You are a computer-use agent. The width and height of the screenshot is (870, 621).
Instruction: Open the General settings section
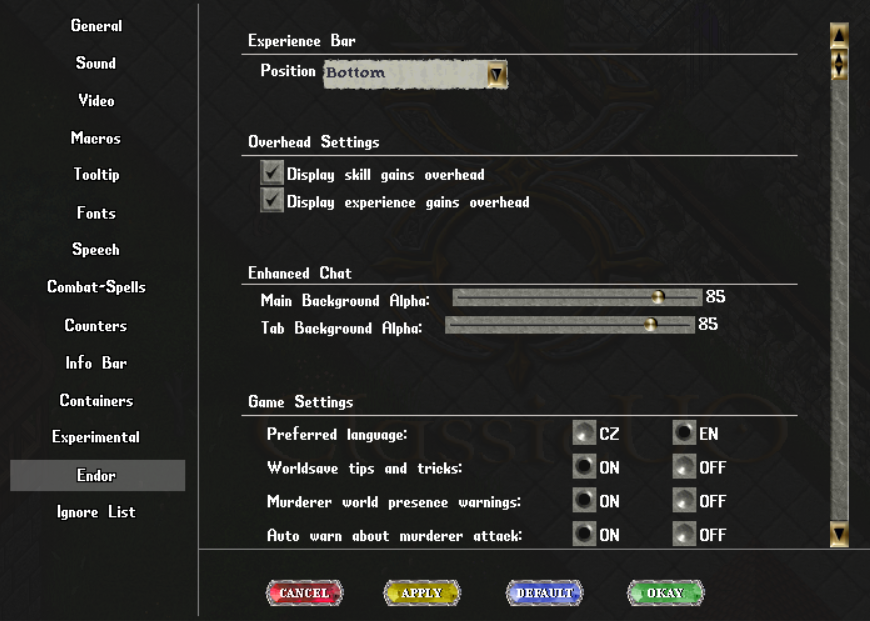click(96, 26)
